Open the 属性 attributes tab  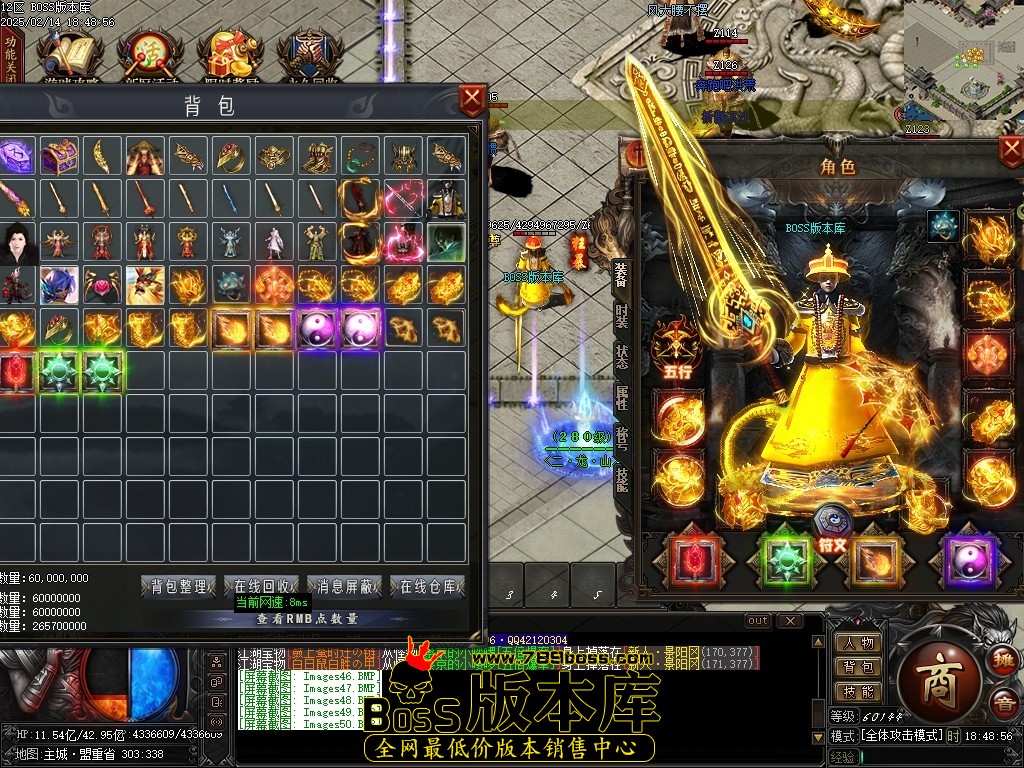(622, 397)
